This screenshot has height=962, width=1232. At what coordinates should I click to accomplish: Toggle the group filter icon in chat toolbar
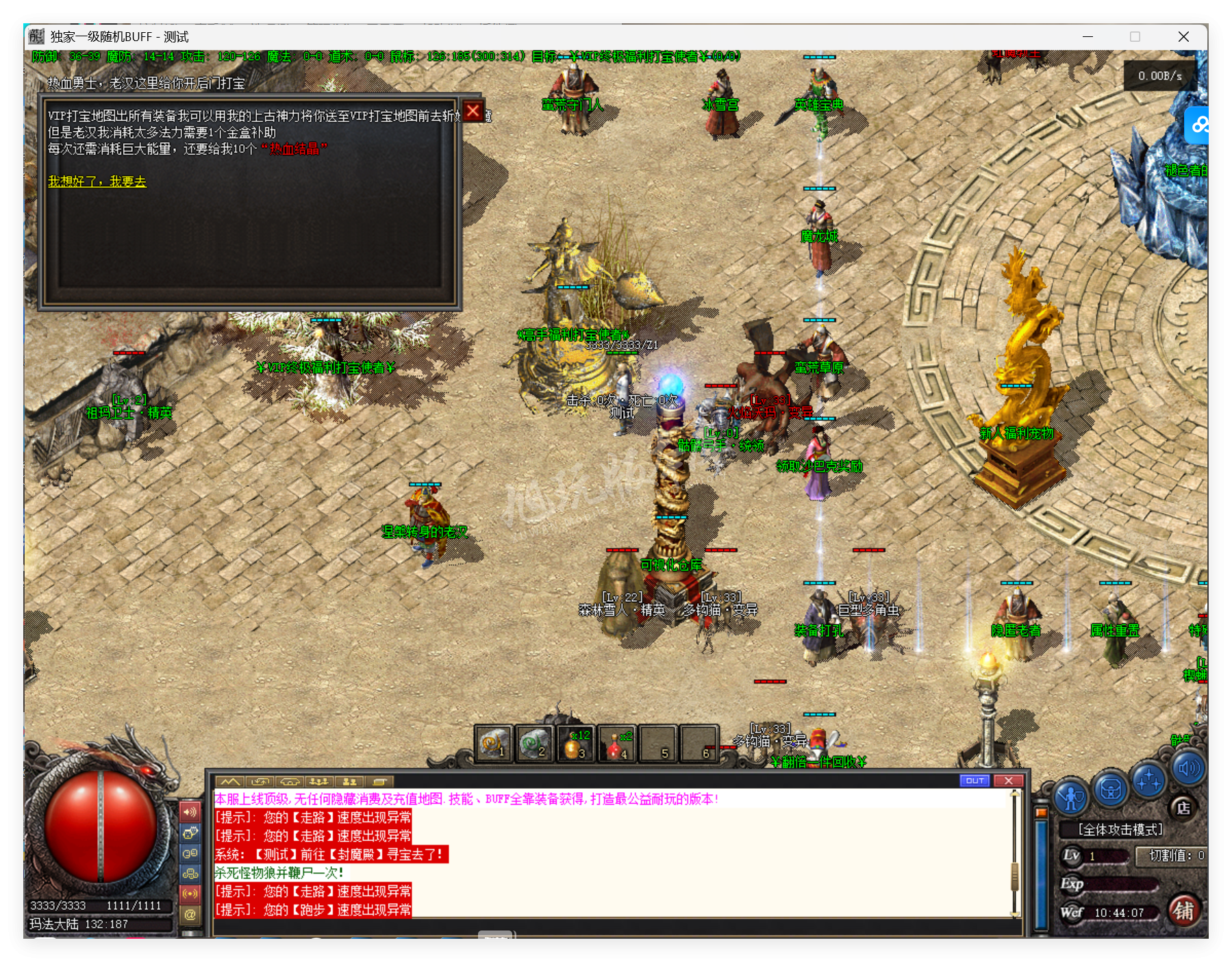pos(319,781)
